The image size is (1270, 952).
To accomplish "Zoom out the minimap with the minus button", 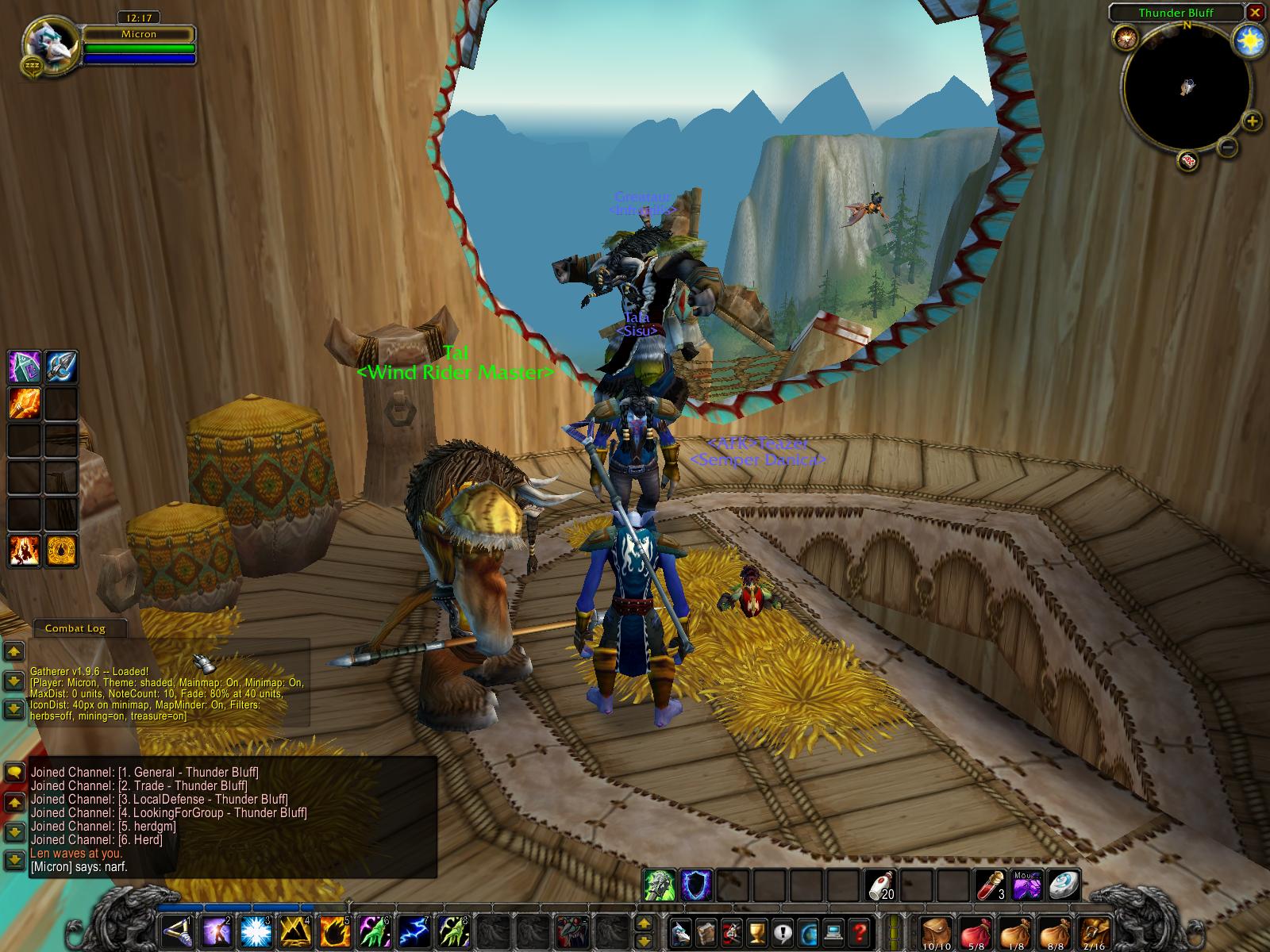I will 1228,147.
